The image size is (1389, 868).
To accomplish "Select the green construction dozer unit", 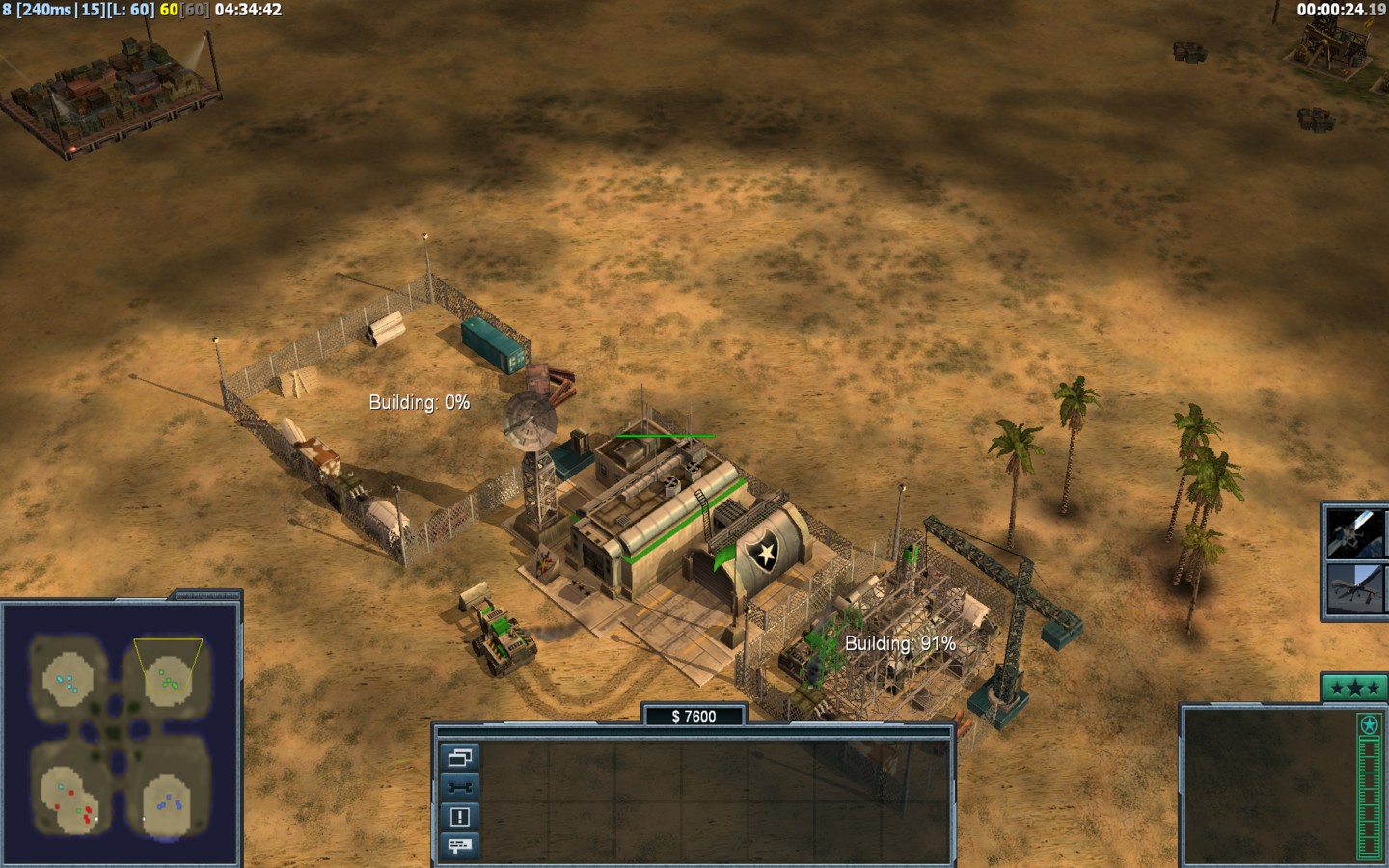I will click(500, 636).
